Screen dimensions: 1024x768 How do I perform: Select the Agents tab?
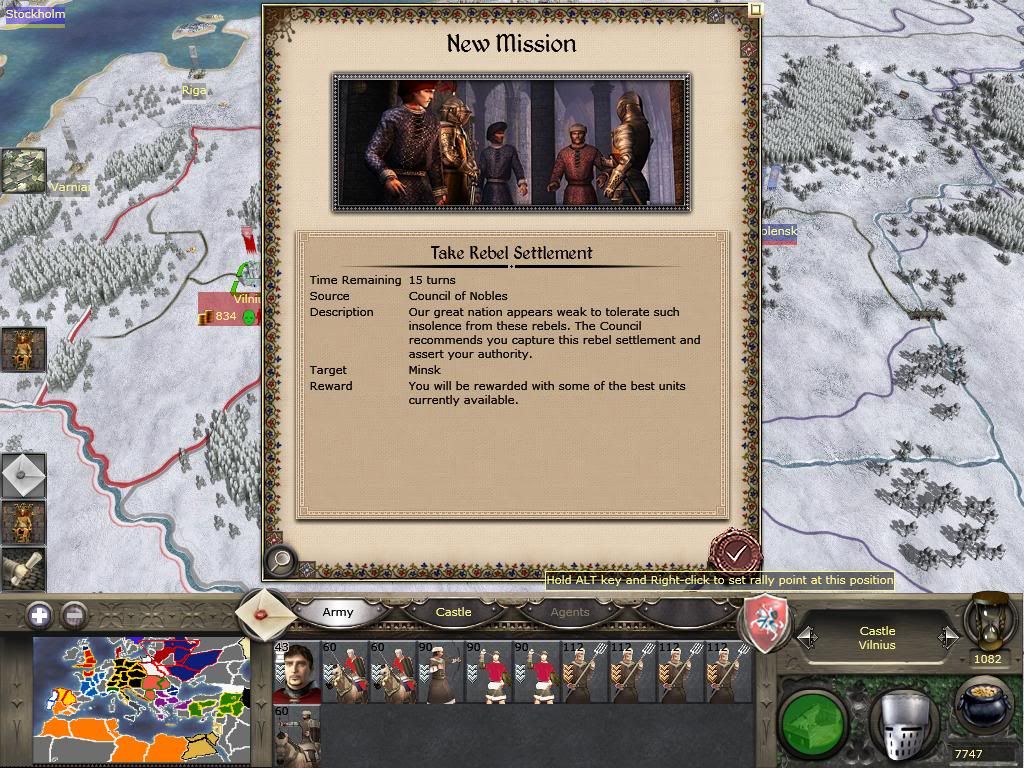pos(570,612)
